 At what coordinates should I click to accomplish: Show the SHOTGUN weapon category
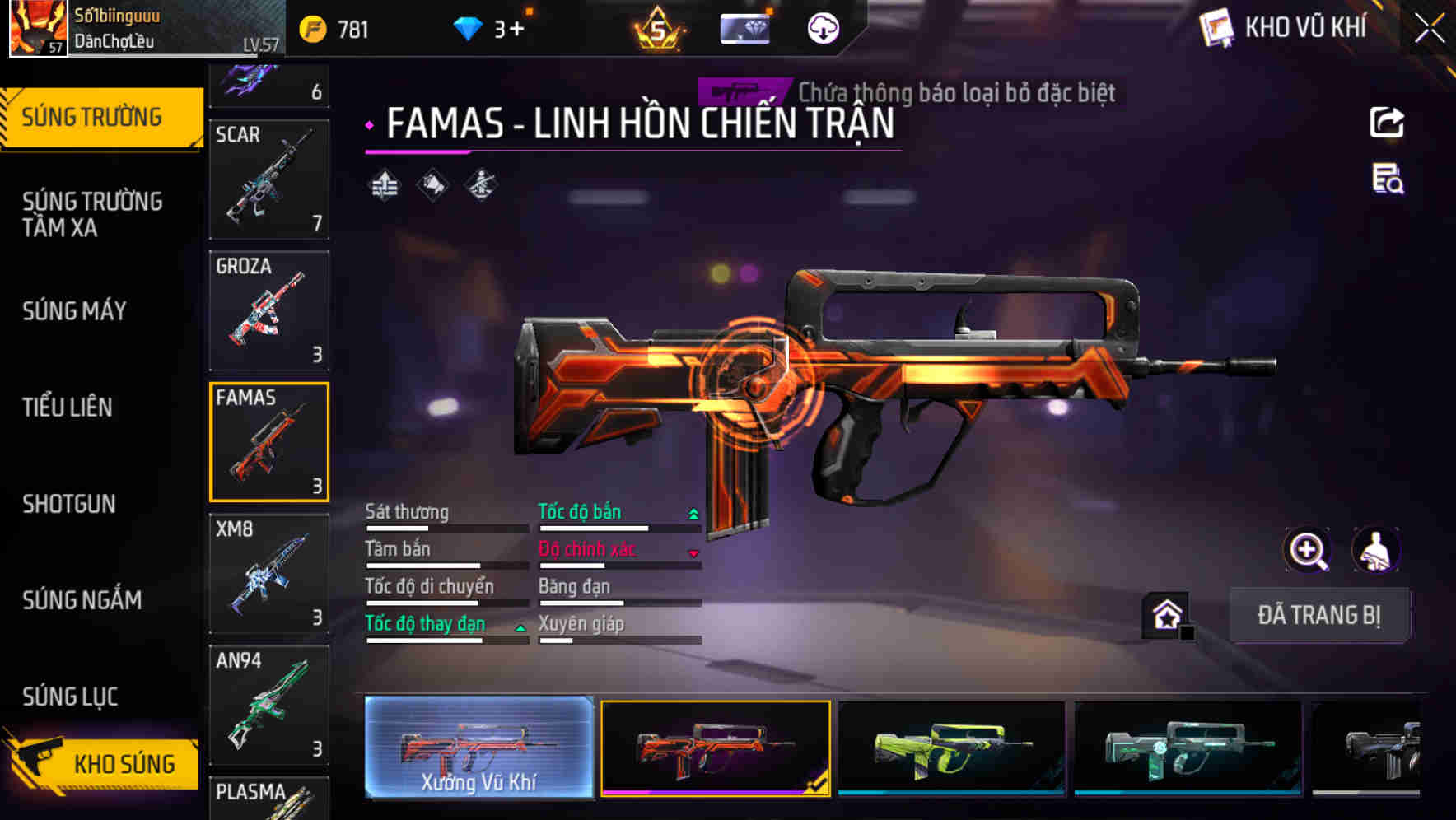pos(69,504)
